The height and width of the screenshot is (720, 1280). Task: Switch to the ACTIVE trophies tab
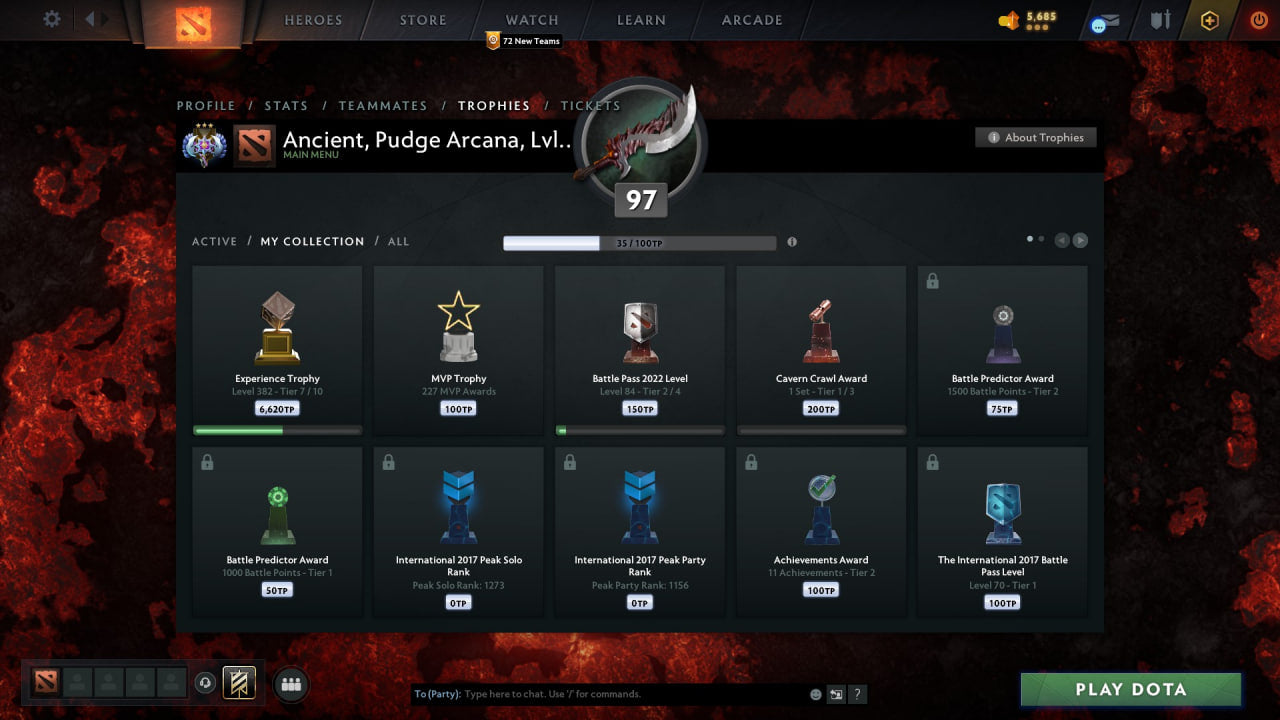(215, 241)
